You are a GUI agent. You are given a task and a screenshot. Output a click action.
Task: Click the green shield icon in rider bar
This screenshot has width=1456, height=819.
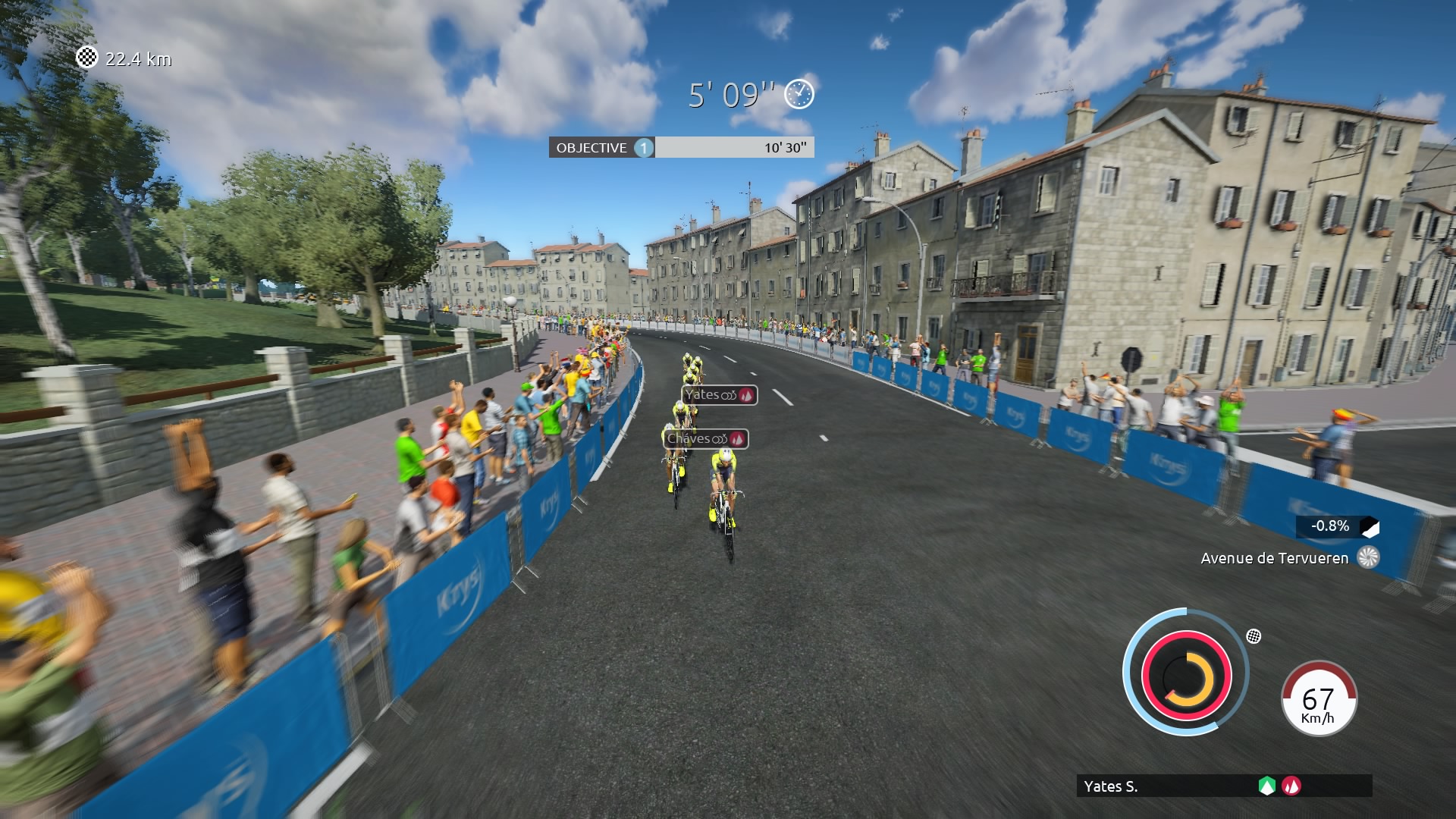[1266, 786]
